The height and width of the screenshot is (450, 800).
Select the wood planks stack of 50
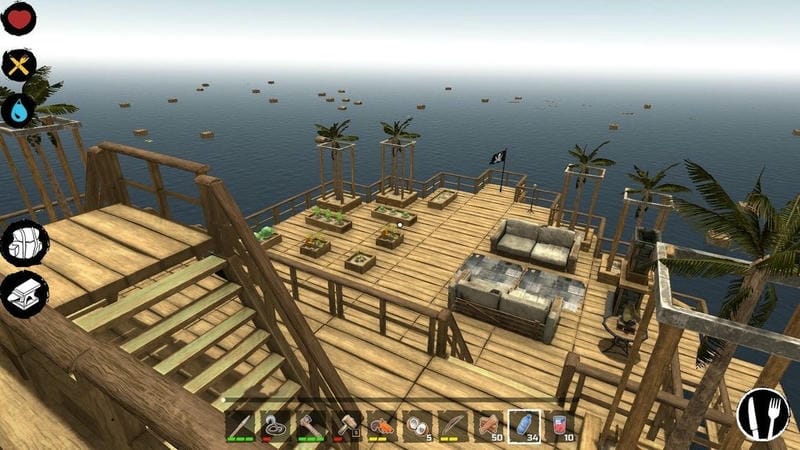coord(489,427)
